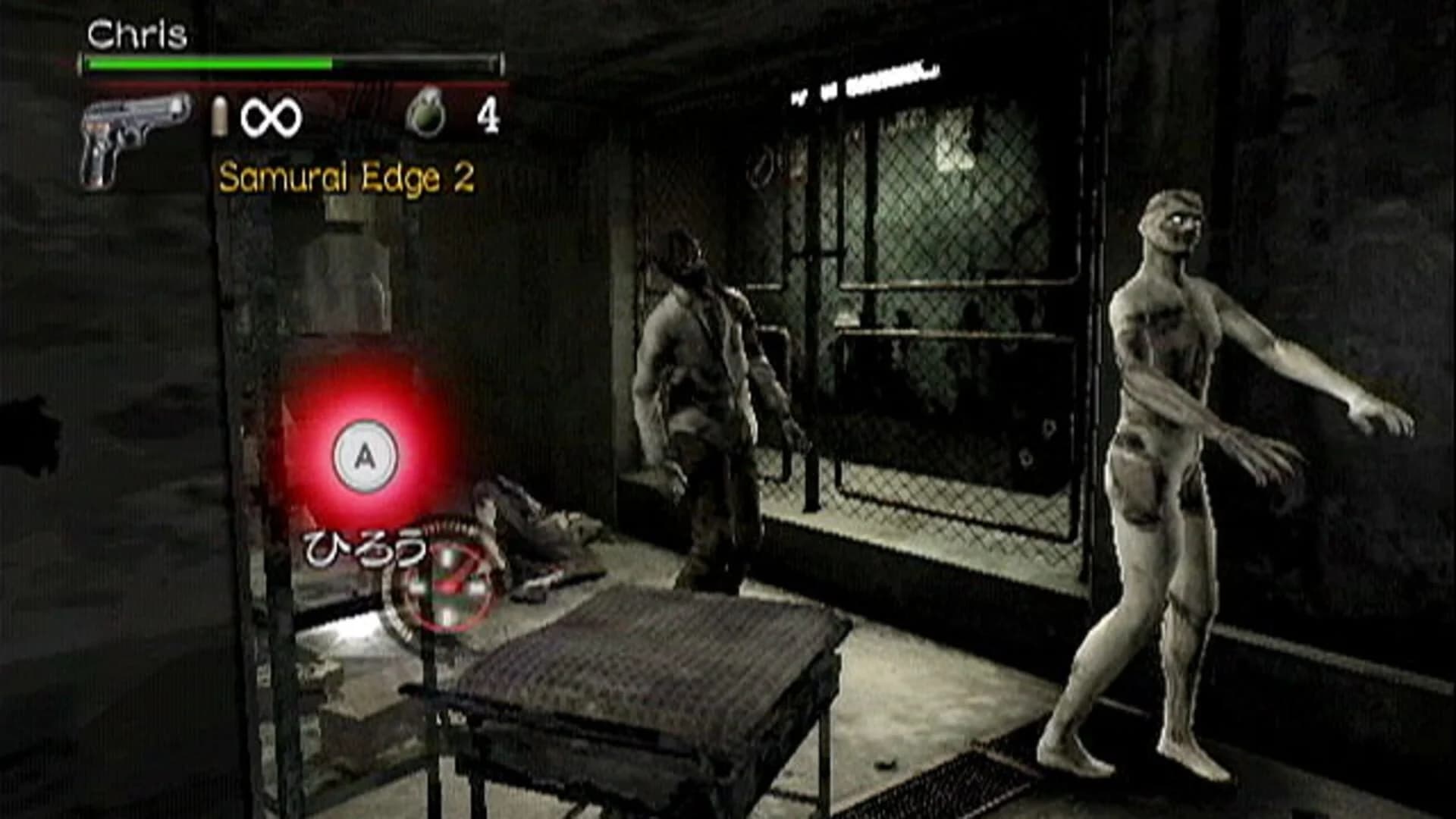Image resolution: width=1456 pixels, height=819 pixels.
Task: Expand the HUD ammo counter section
Action: click(250, 115)
